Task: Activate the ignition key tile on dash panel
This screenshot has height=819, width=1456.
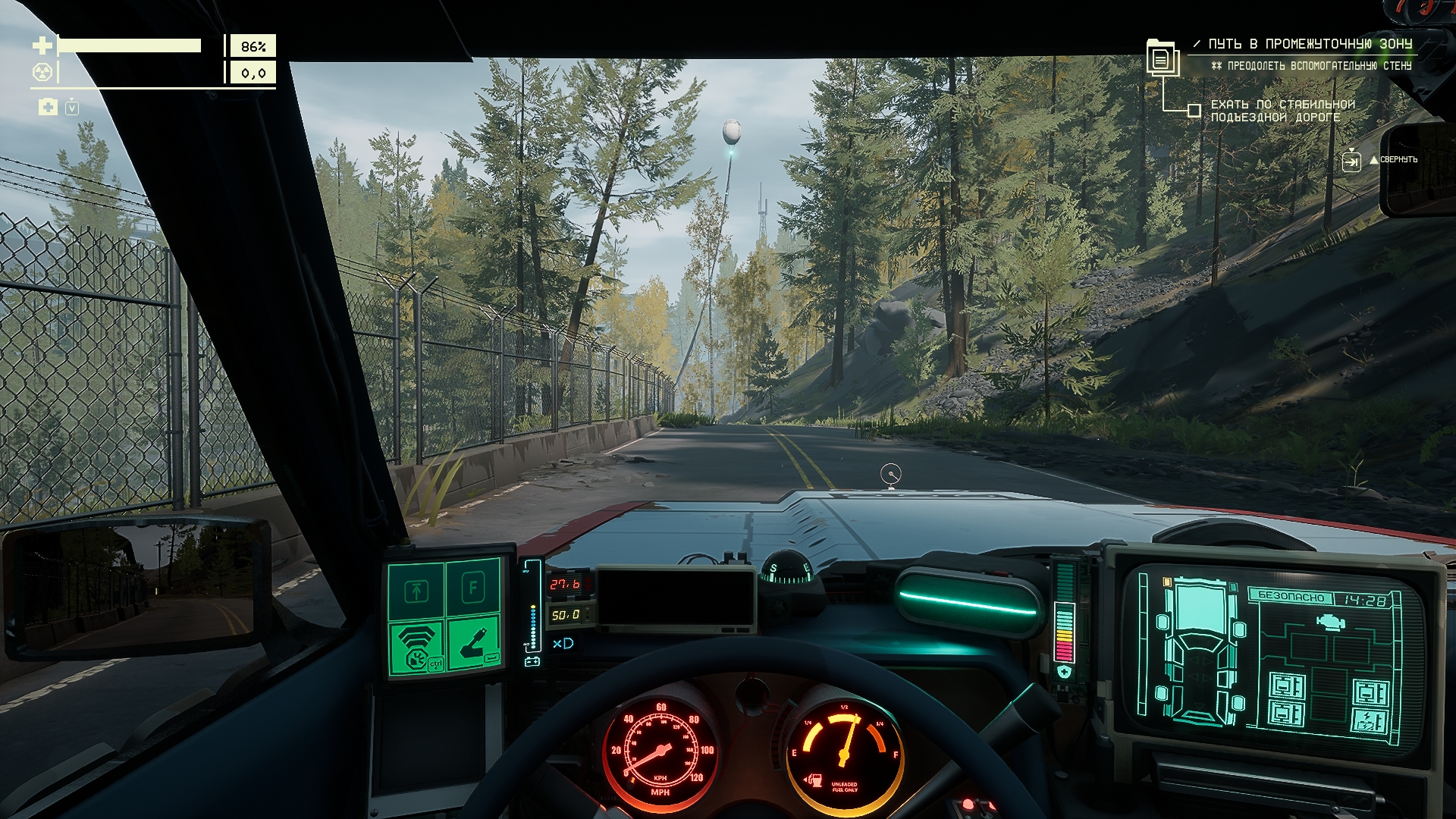Action: [473, 642]
